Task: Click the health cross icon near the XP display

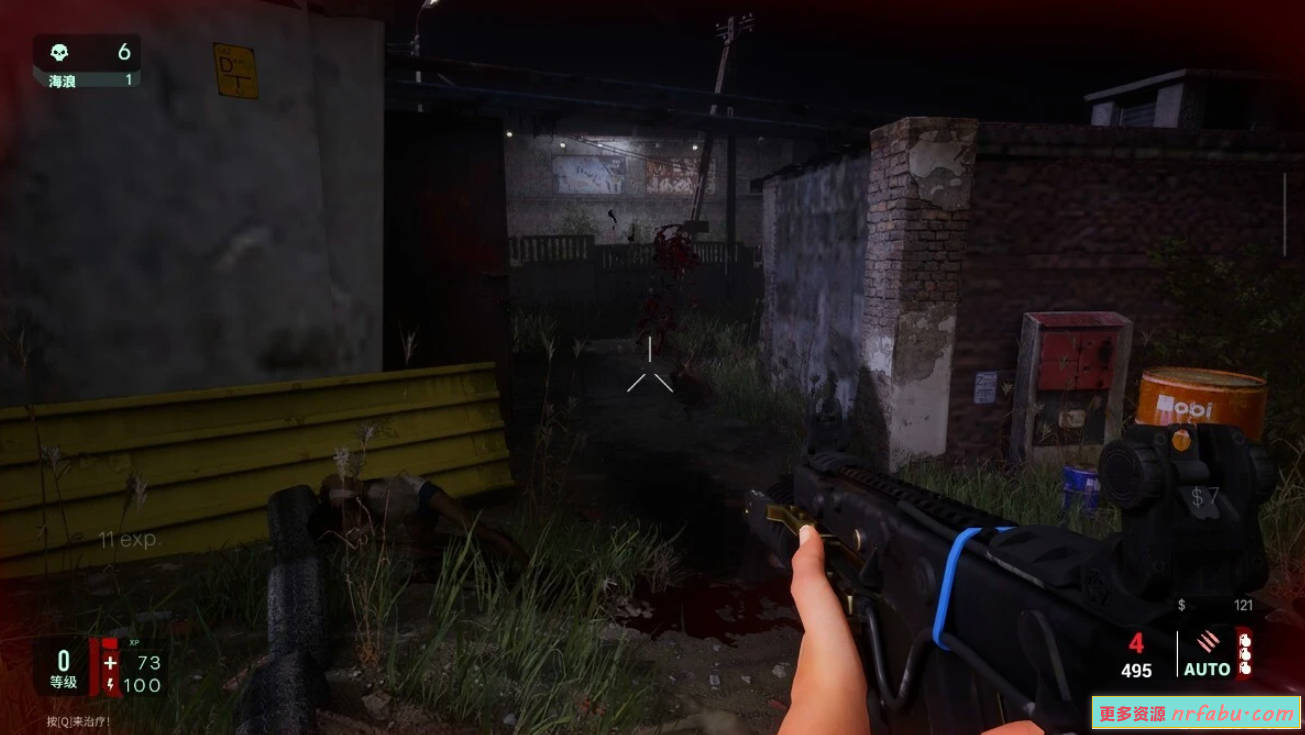Action: [111, 662]
